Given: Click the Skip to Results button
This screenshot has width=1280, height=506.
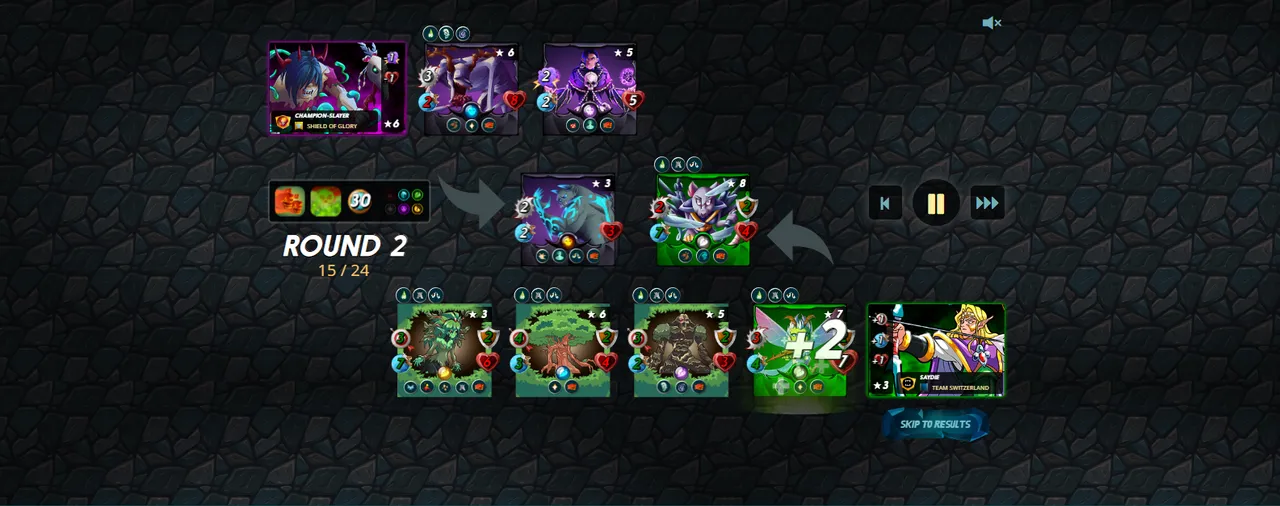Looking at the screenshot, I should click(935, 424).
